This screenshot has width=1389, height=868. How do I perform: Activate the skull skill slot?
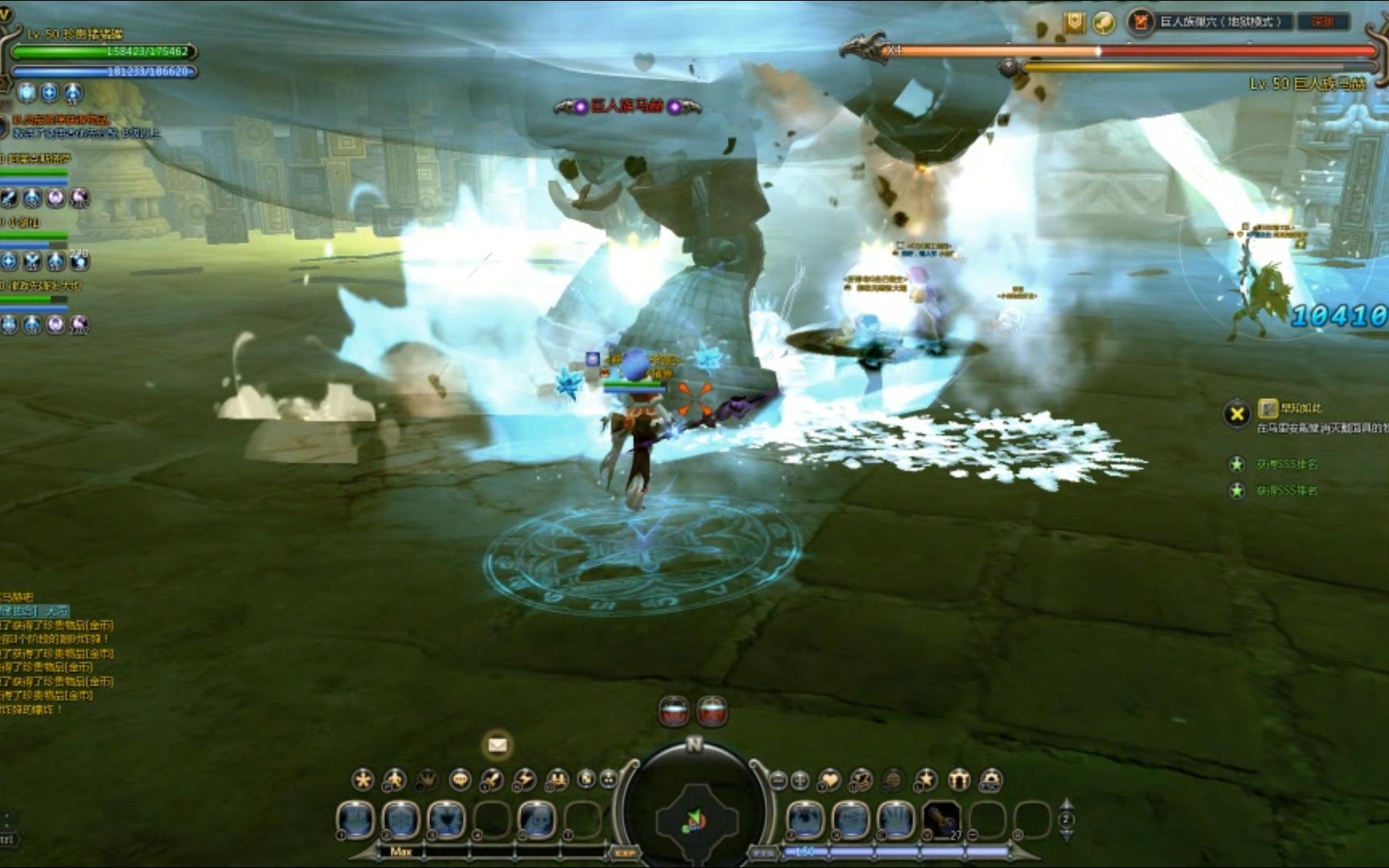pos(537,821)
